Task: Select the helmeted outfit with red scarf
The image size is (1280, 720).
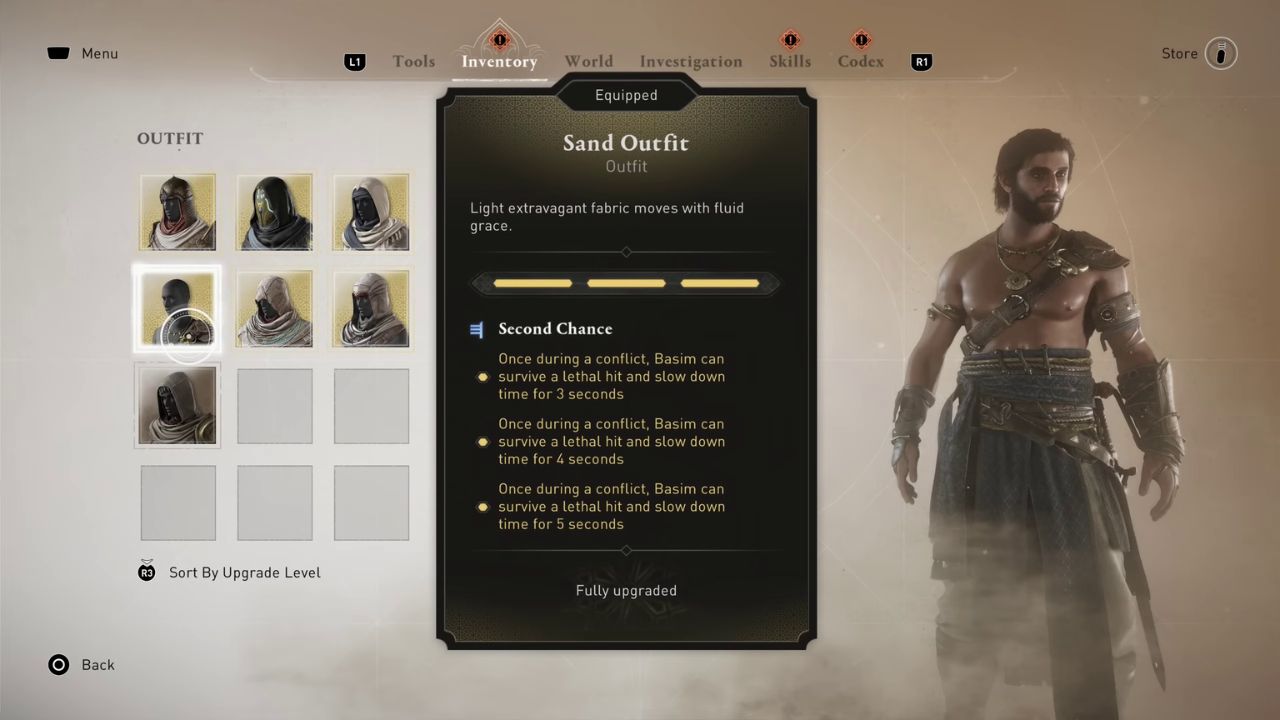Action: 178,212
